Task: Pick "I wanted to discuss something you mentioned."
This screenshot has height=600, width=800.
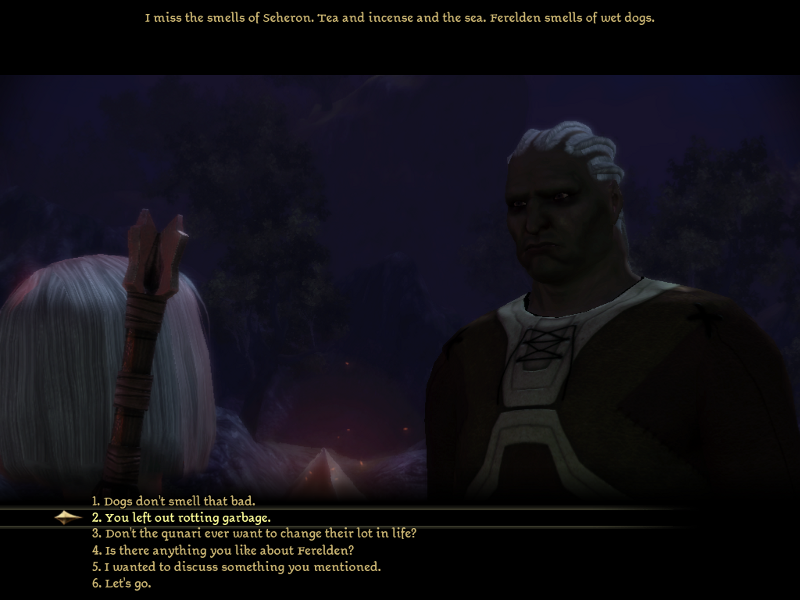Action: tap(236, 567)
